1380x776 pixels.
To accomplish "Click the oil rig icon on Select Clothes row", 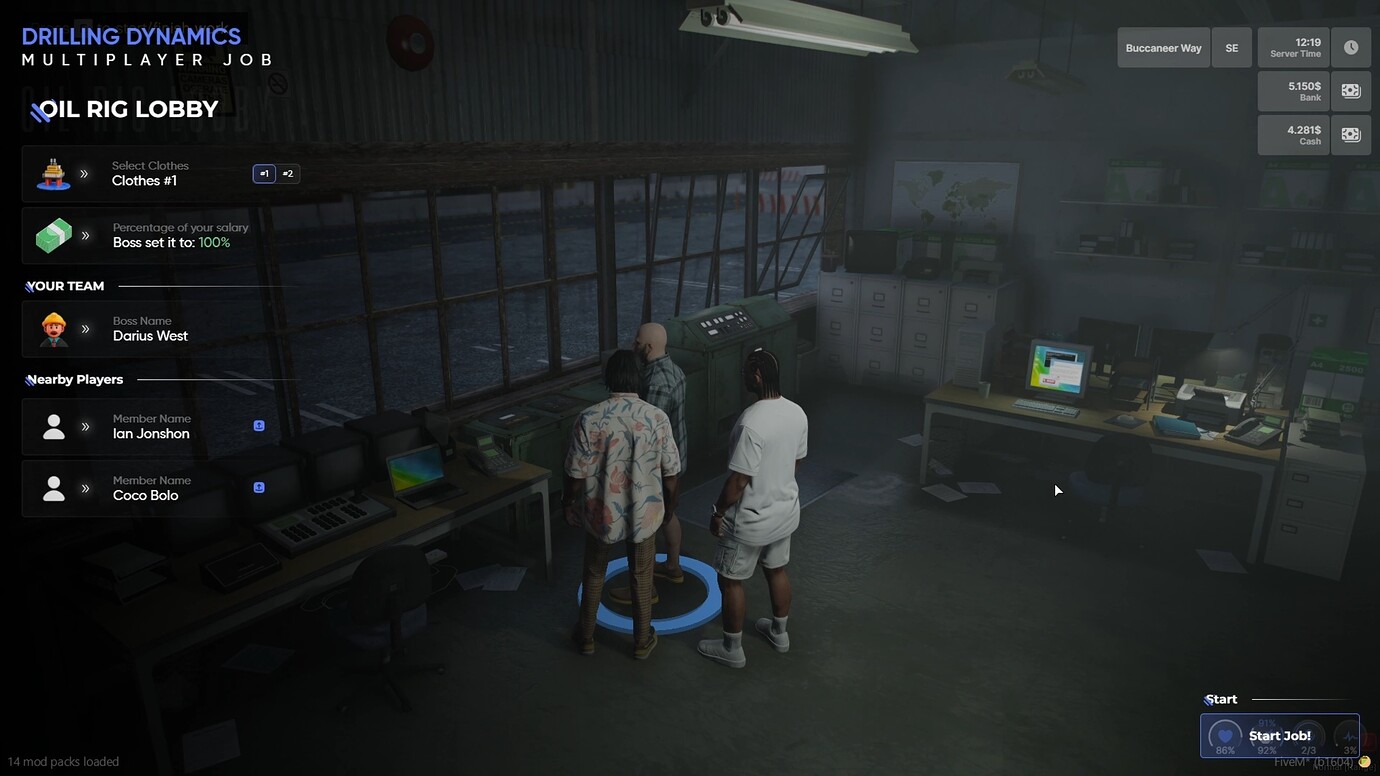I will pos(54,172).
